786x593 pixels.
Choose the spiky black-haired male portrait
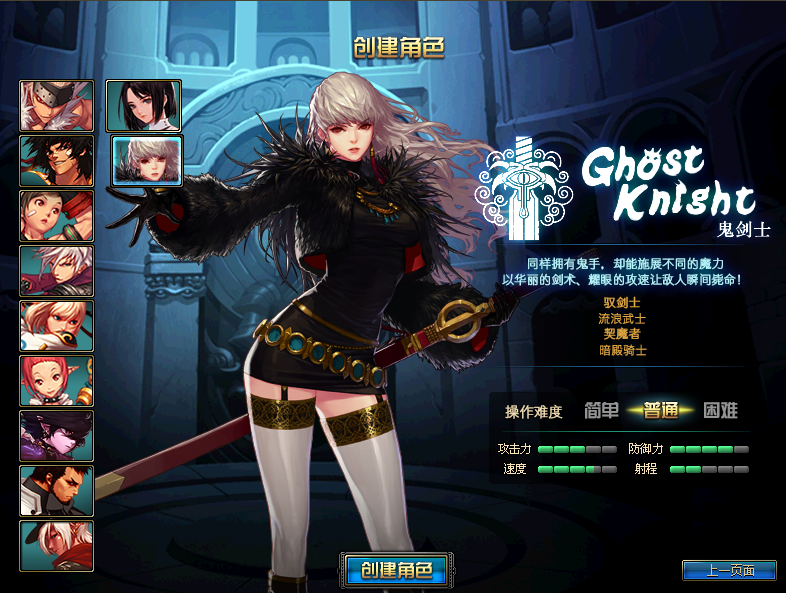tap(57, 160)
